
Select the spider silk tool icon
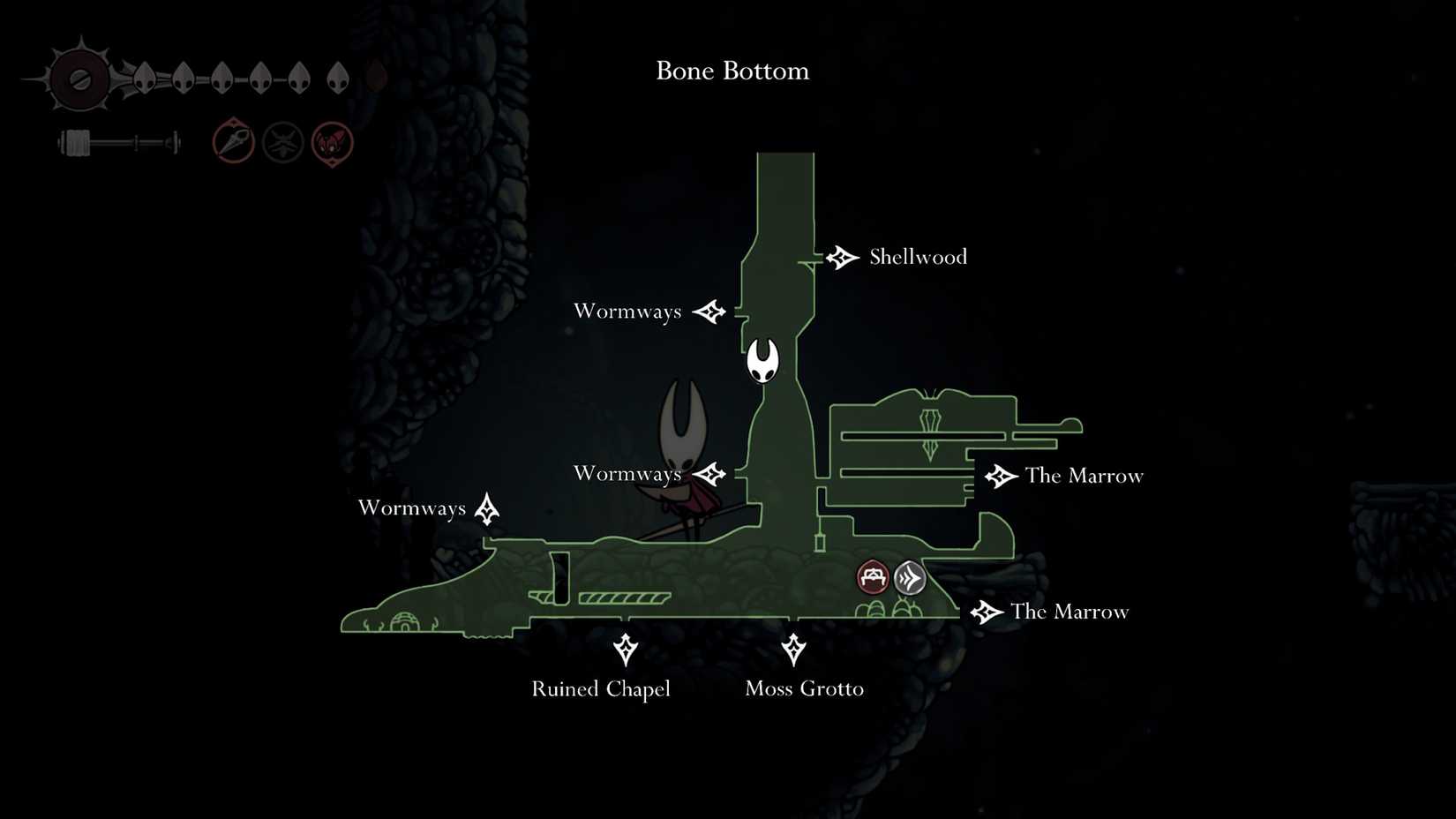pyautogui.click(x=281, y=141)
